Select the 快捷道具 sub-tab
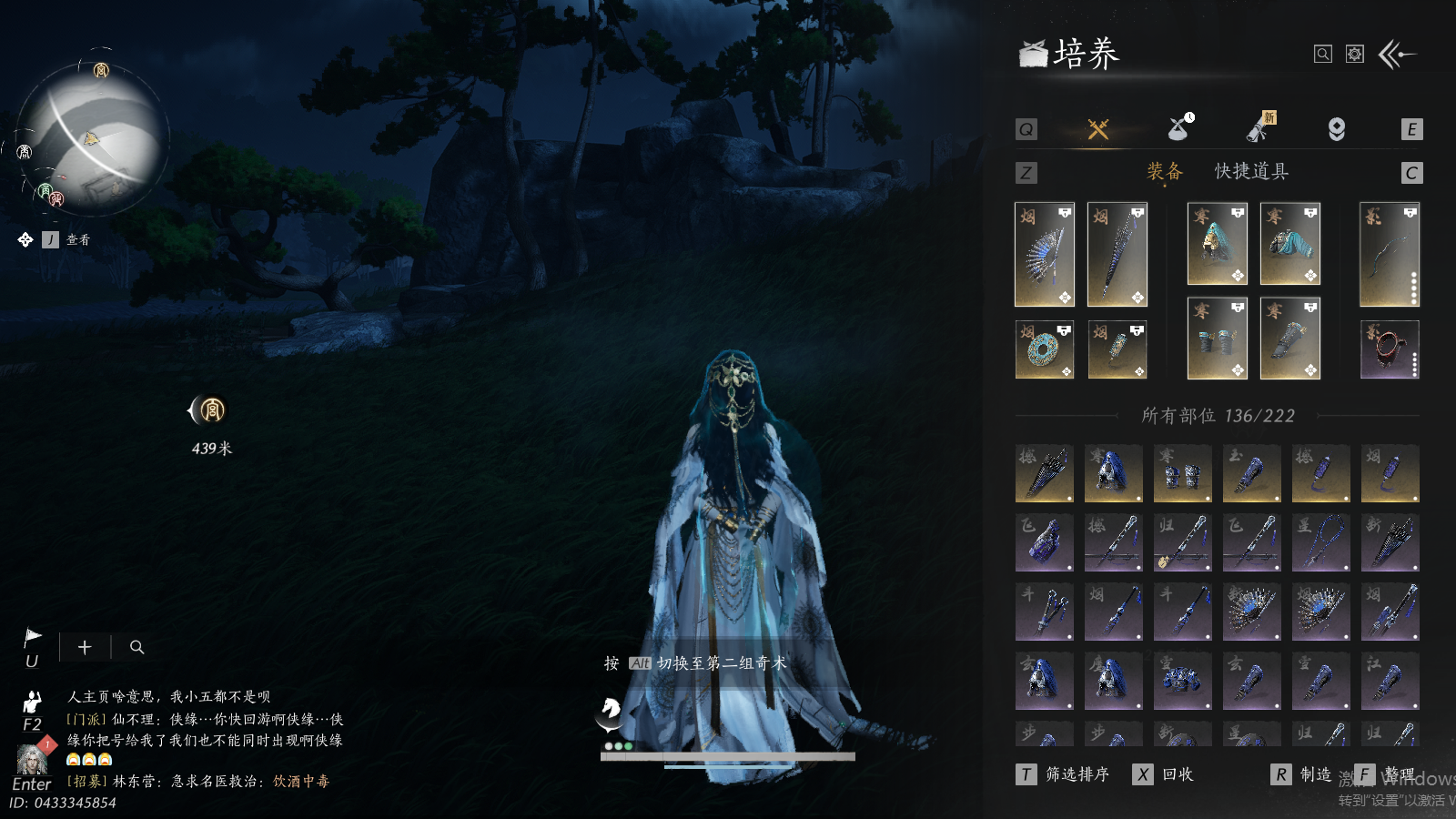The height and width of the screenshot is (819, 1456). 1251,172
